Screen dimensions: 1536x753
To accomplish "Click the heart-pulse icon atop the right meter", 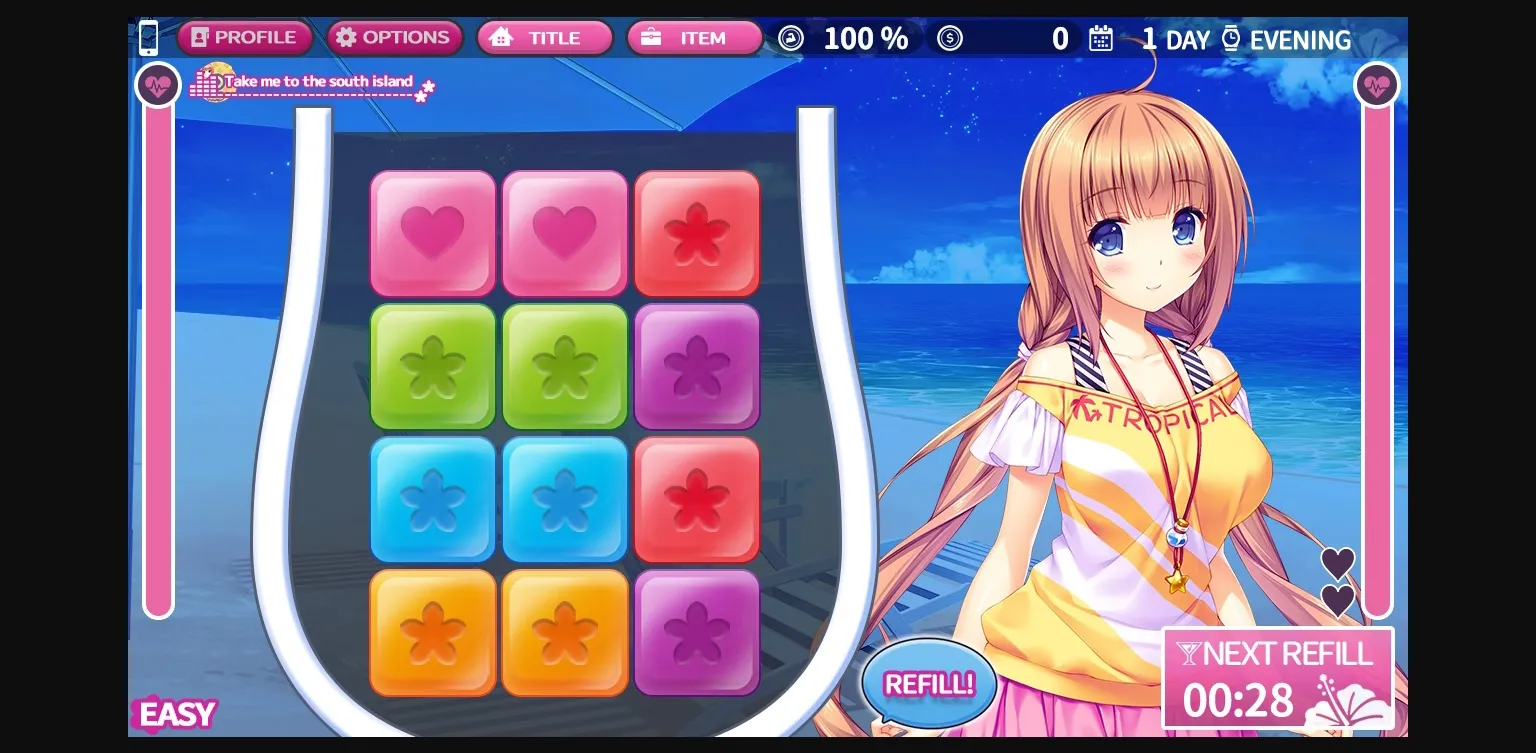I will coord(1378,84).
